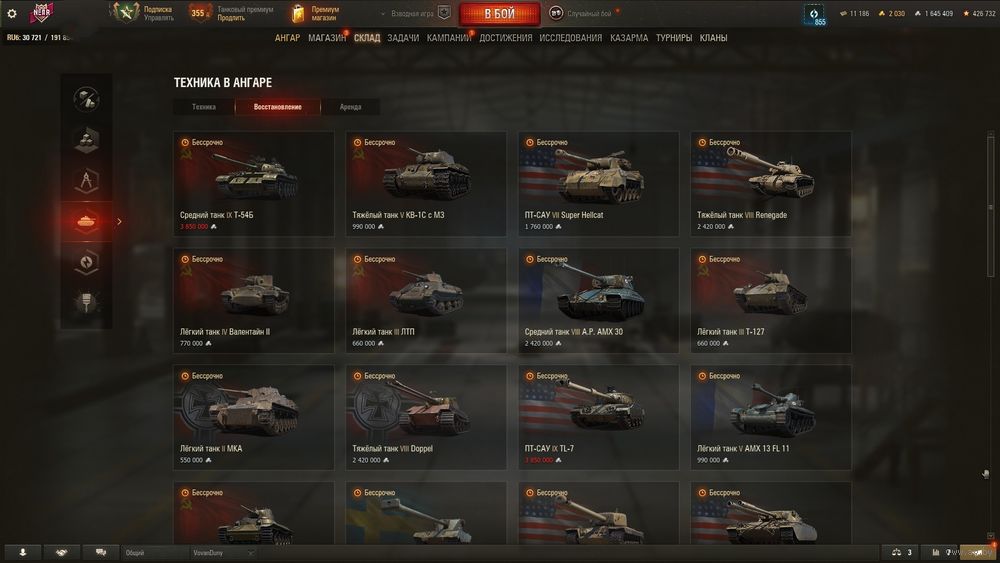Choose the Super Hellcat tank destroyer card
Image resolution: width=1000 pixels, height=563 pixels.
click(x=598, y=183)
